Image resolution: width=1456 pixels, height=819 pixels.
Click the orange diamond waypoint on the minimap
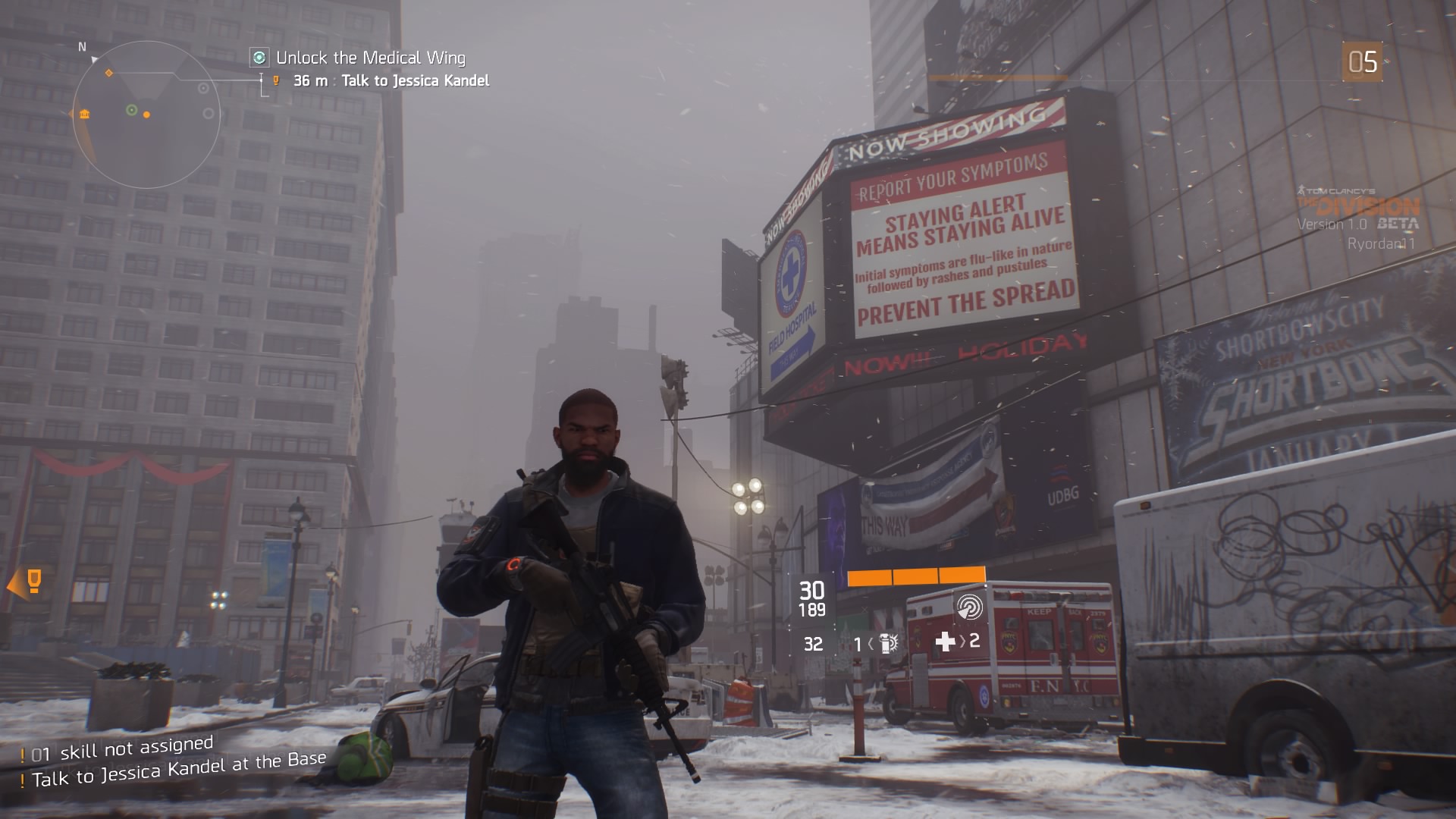(108, 73)
